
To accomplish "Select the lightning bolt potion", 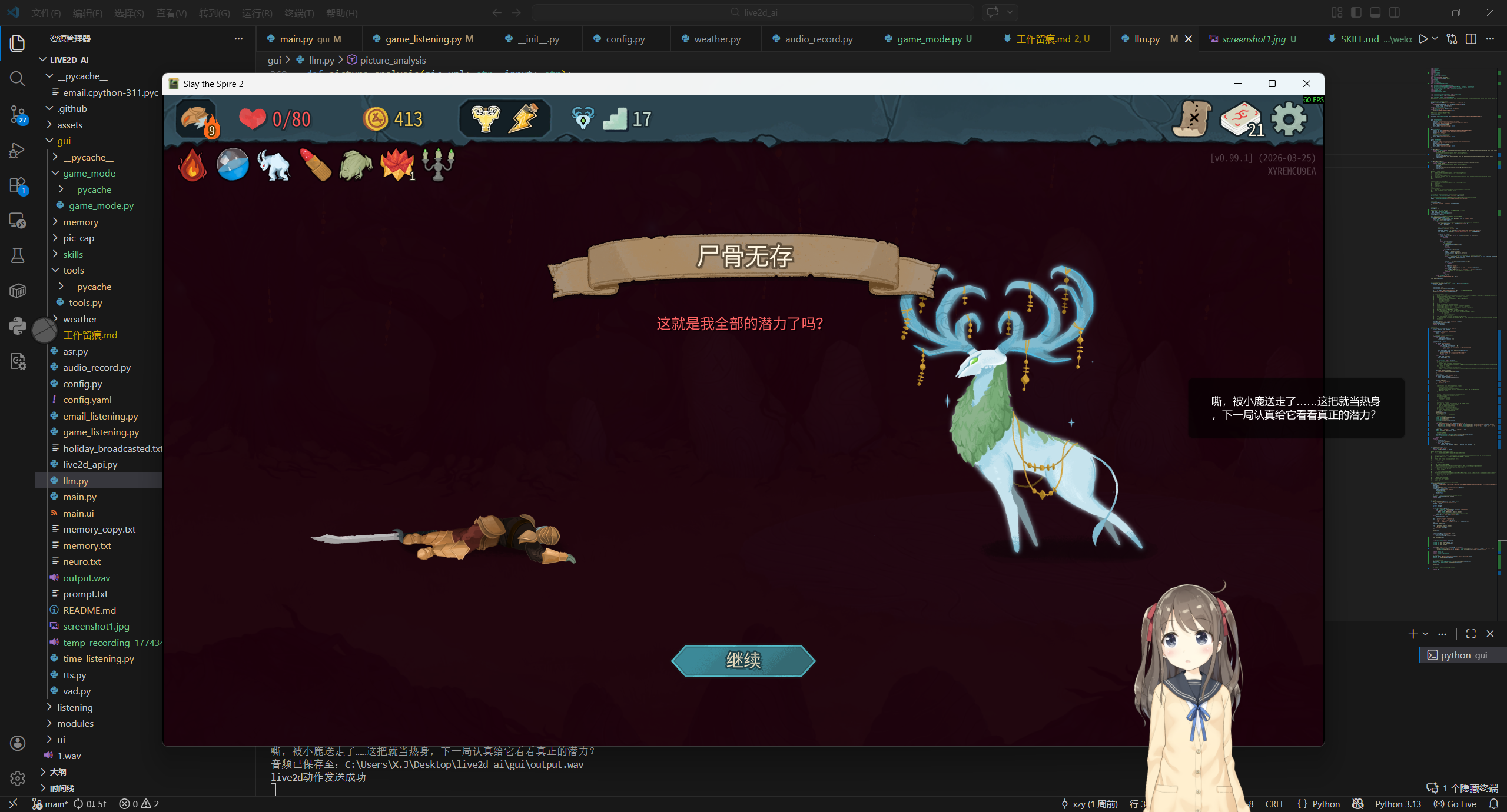I will tap(524, 119).
